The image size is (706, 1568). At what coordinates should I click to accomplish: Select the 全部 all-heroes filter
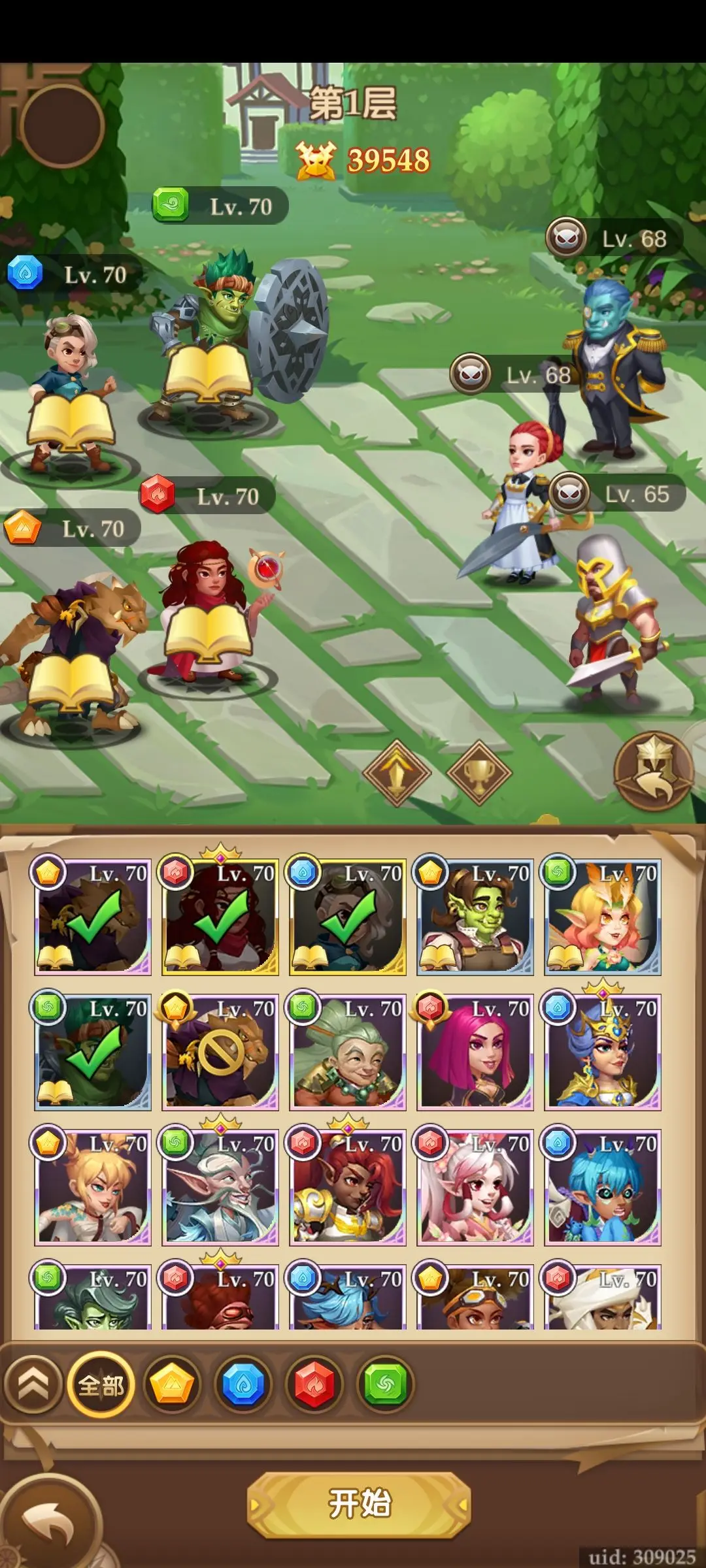coord(101,1384)
